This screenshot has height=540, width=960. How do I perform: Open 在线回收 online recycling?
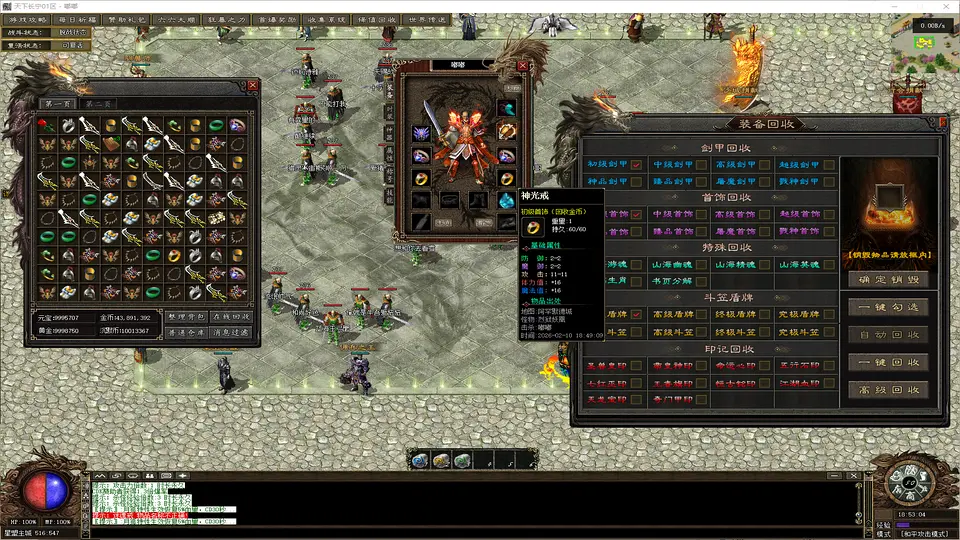(232, 317)
